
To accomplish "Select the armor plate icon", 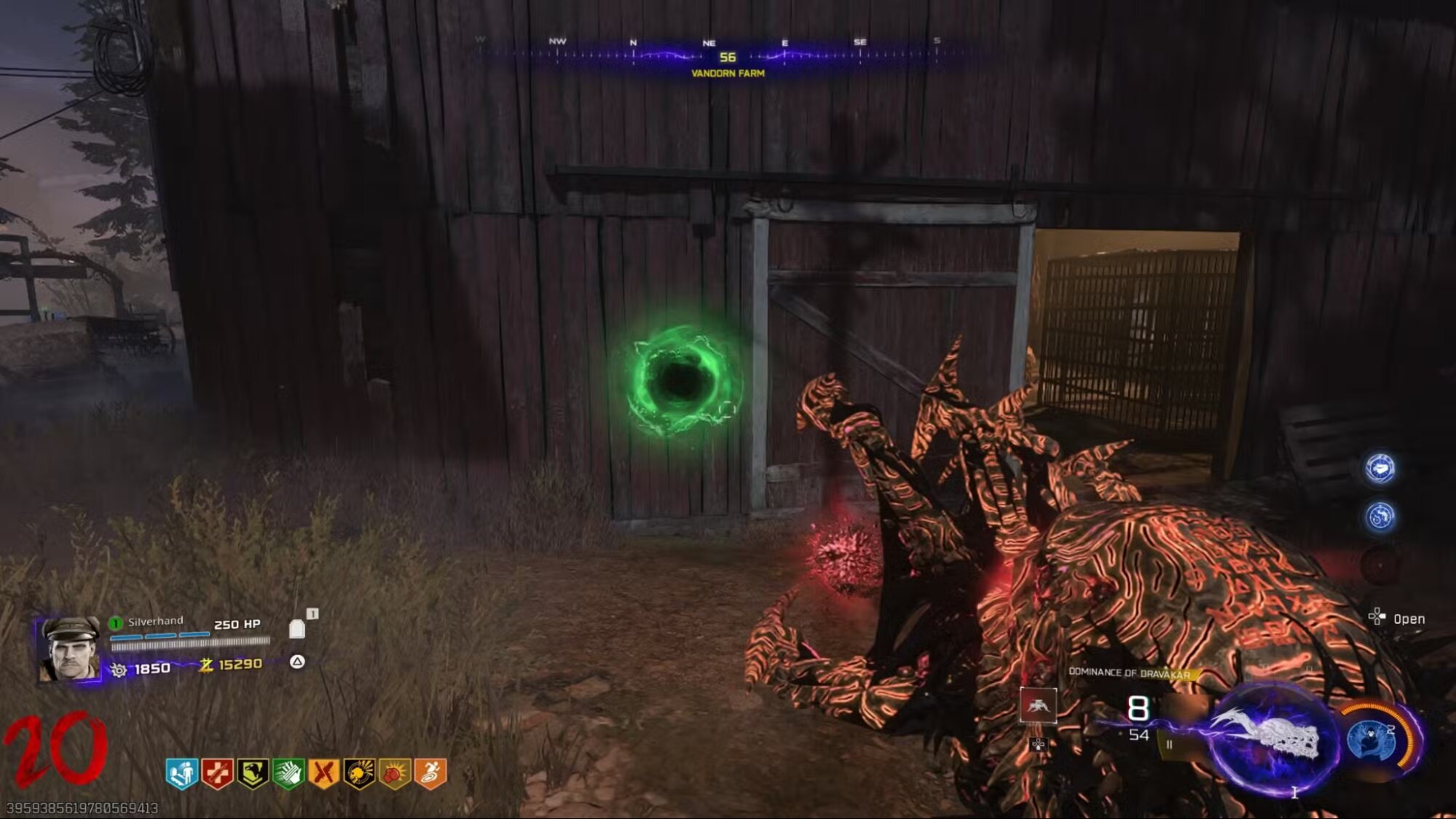I will 297,628.
